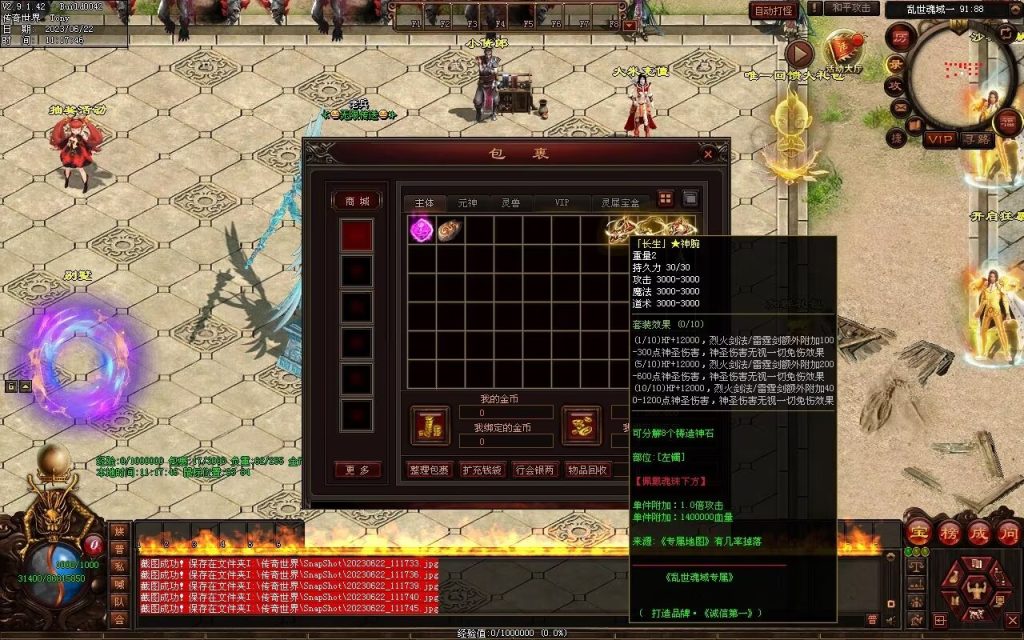Open the mail envelope icon by minimap
The width and height of the screenshot is (1024, 640).
[900, 107]
